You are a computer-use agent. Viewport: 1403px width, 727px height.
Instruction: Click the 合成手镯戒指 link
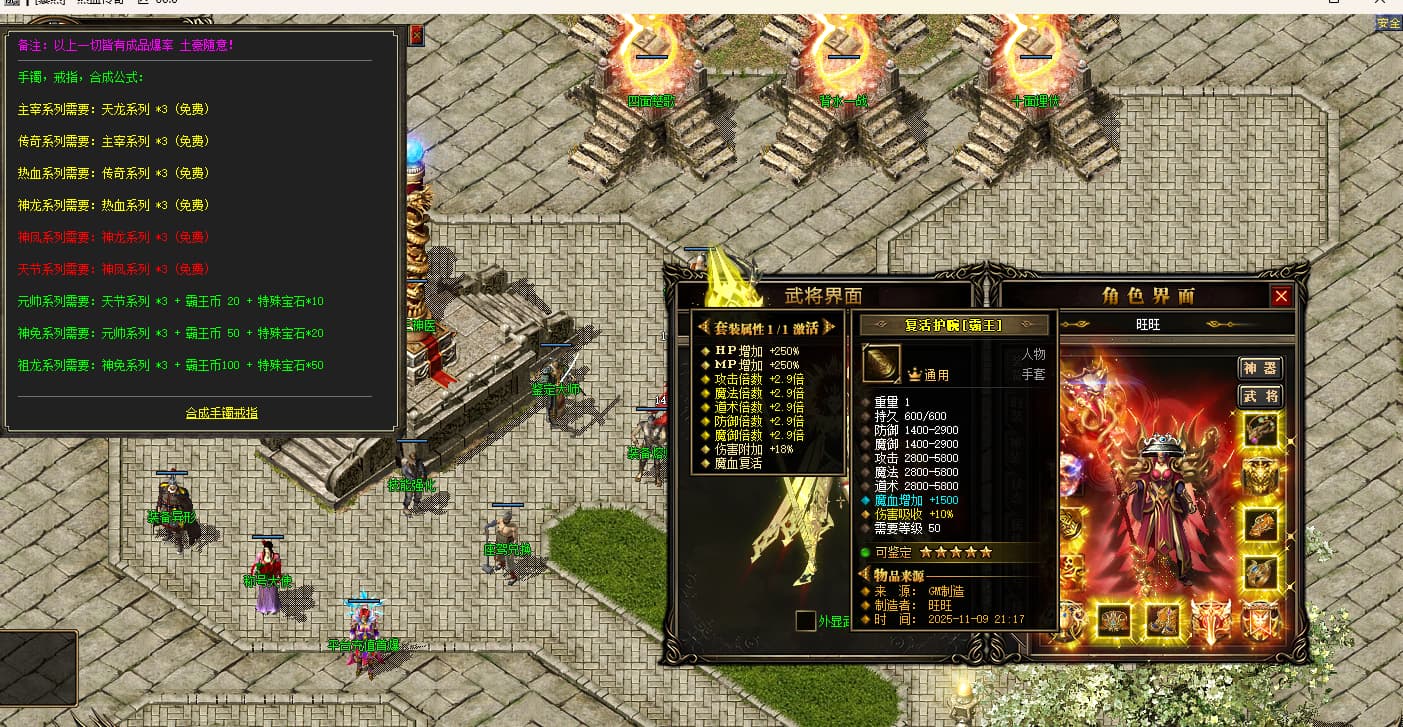click(x=221, y=412)
